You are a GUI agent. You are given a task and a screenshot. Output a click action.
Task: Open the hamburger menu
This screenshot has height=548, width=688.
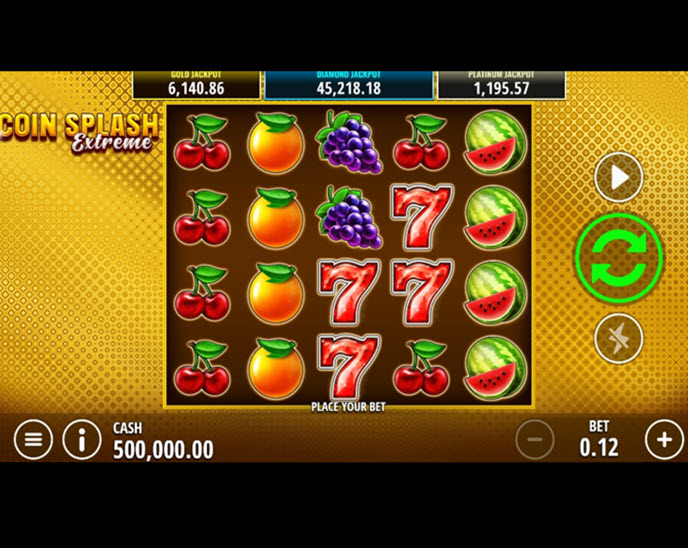(33, 439)
